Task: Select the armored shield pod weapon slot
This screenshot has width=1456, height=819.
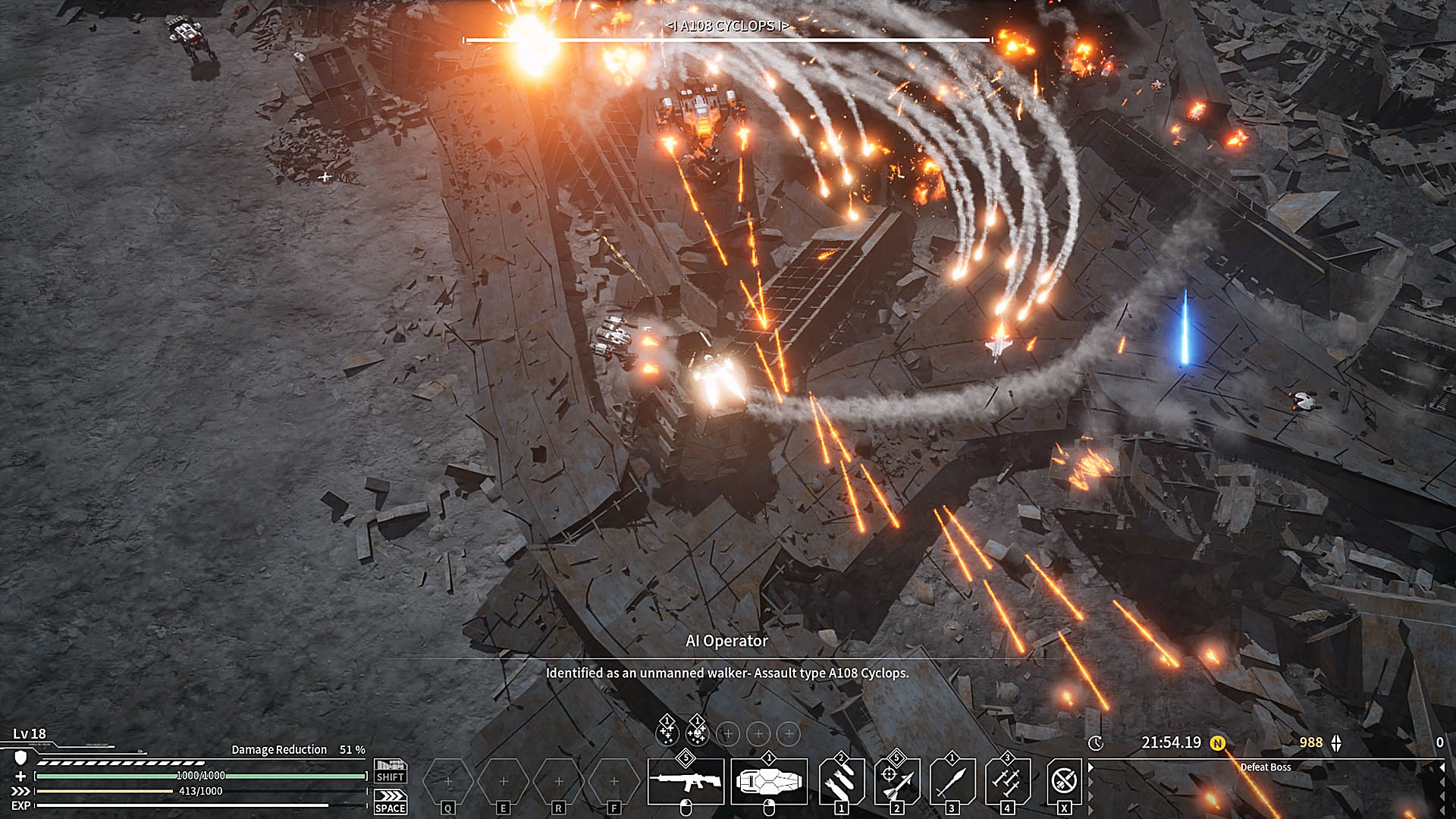Action: tap(768, 781)
